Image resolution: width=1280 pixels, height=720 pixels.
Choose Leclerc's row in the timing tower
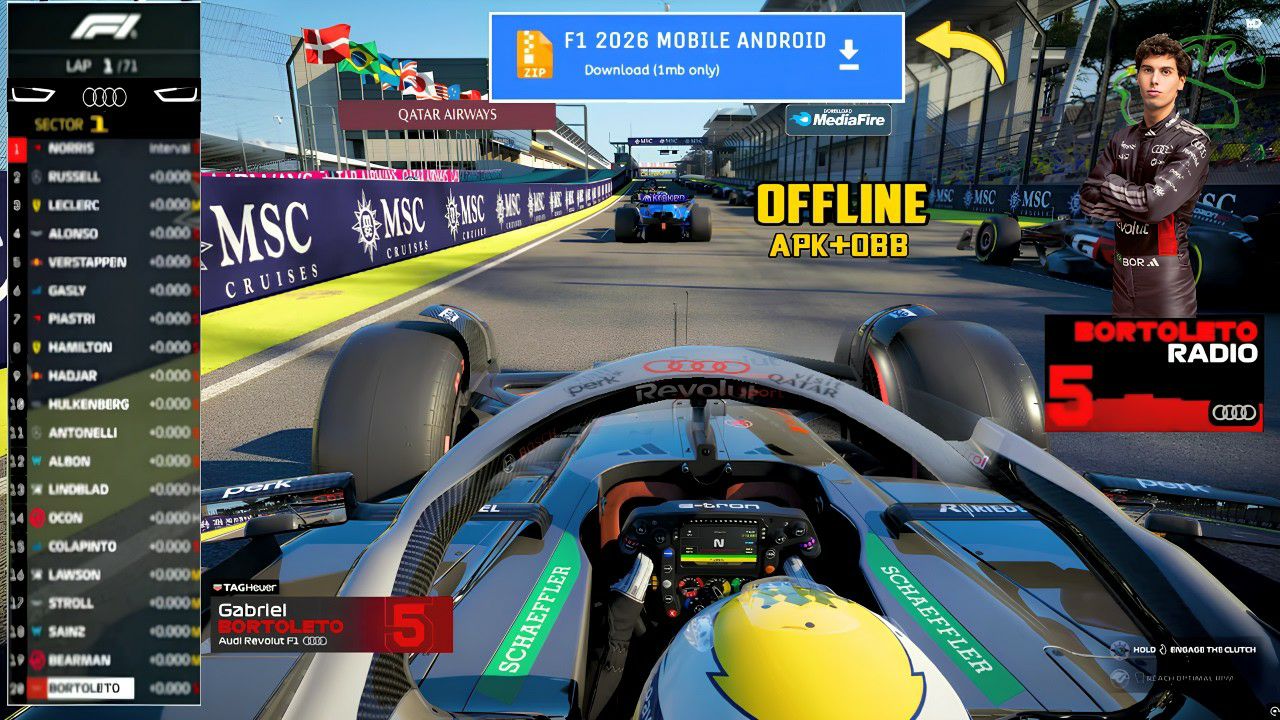coord(100,205)
